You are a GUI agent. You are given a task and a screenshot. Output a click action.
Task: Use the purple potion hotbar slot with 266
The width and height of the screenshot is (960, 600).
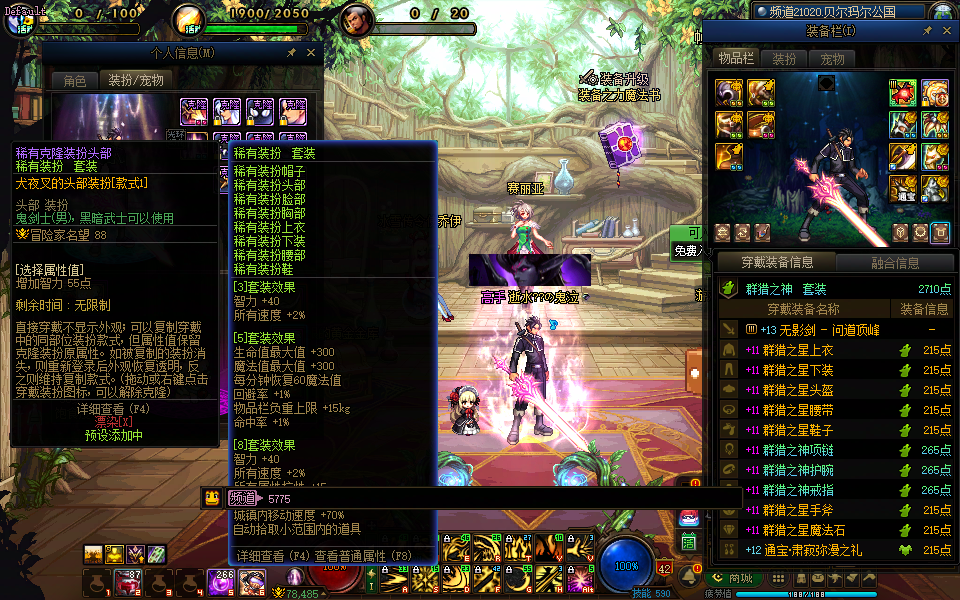220,582
